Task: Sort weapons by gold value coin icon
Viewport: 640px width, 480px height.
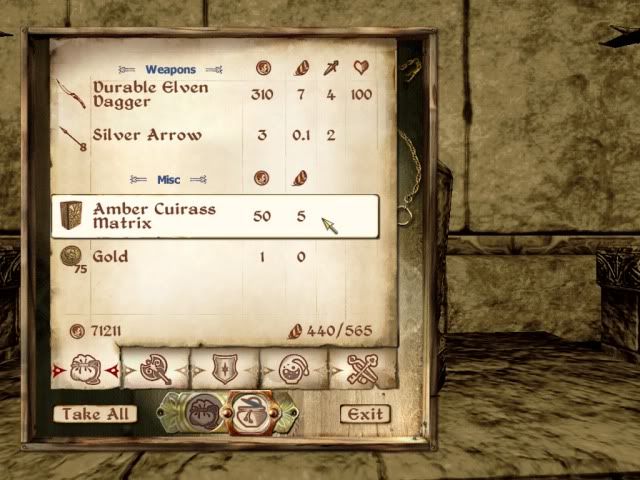Action: pos(261,69)
